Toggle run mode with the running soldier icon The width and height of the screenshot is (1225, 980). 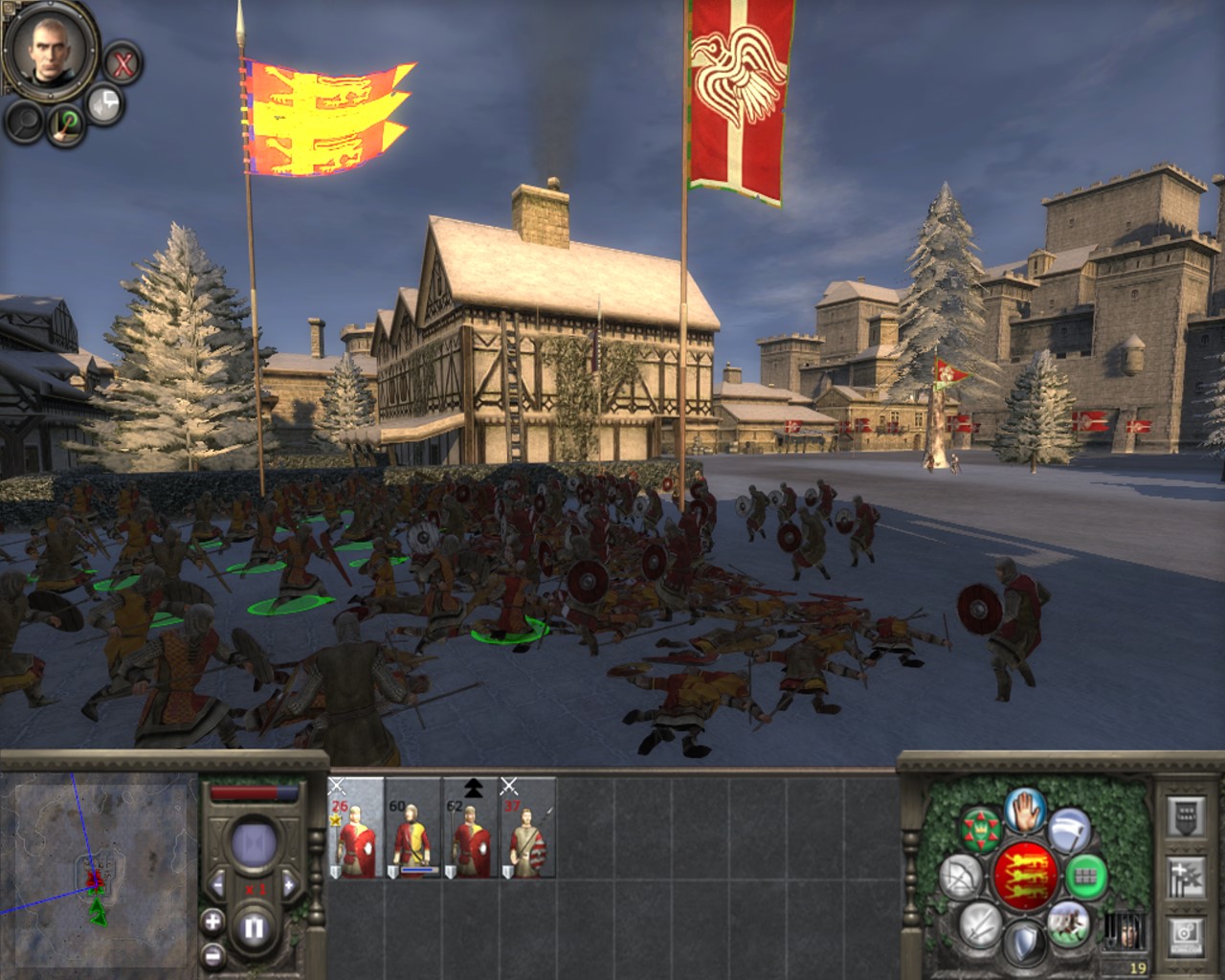click(1066, 922)
